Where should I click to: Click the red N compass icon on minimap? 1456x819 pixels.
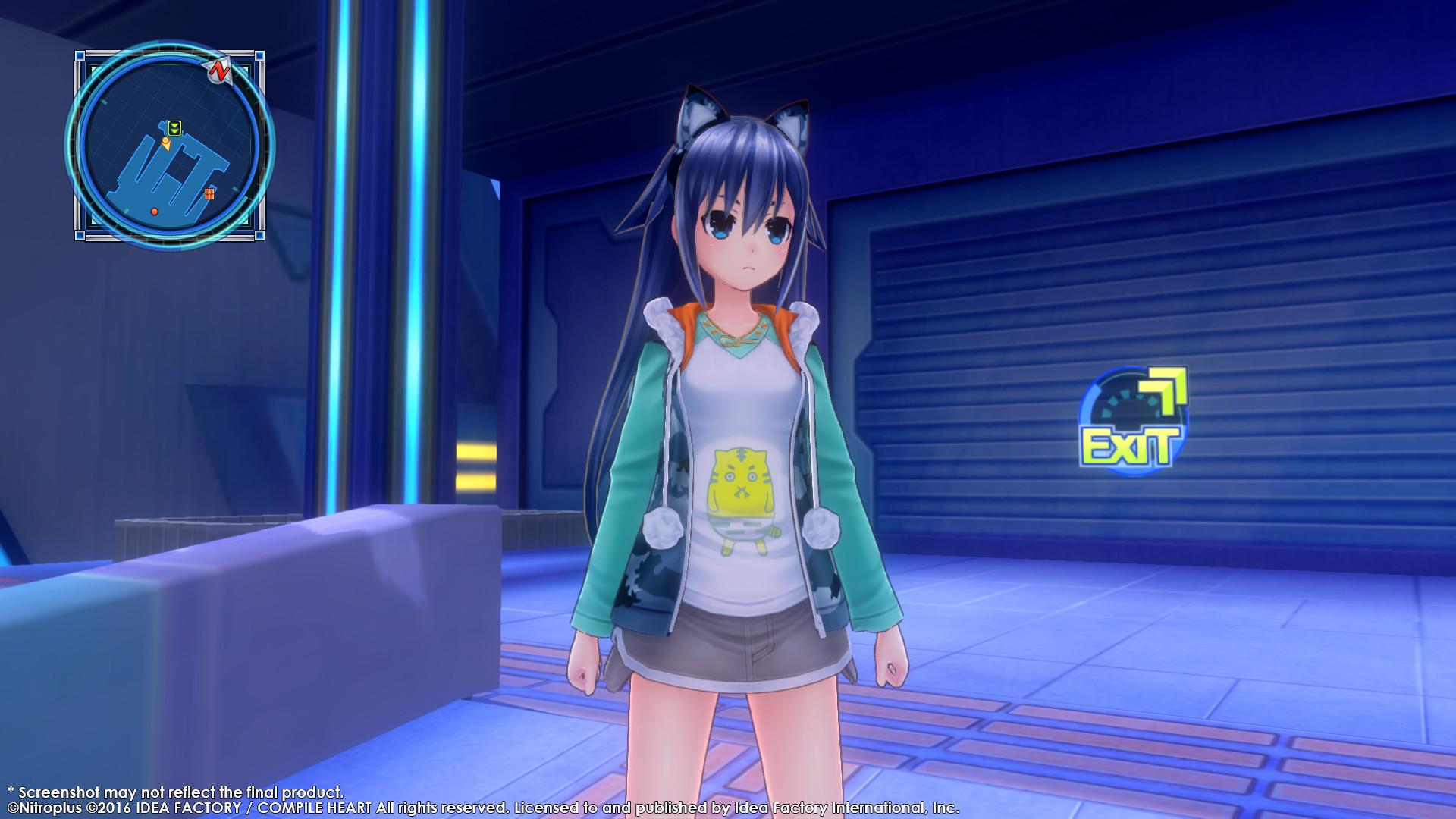220,69
